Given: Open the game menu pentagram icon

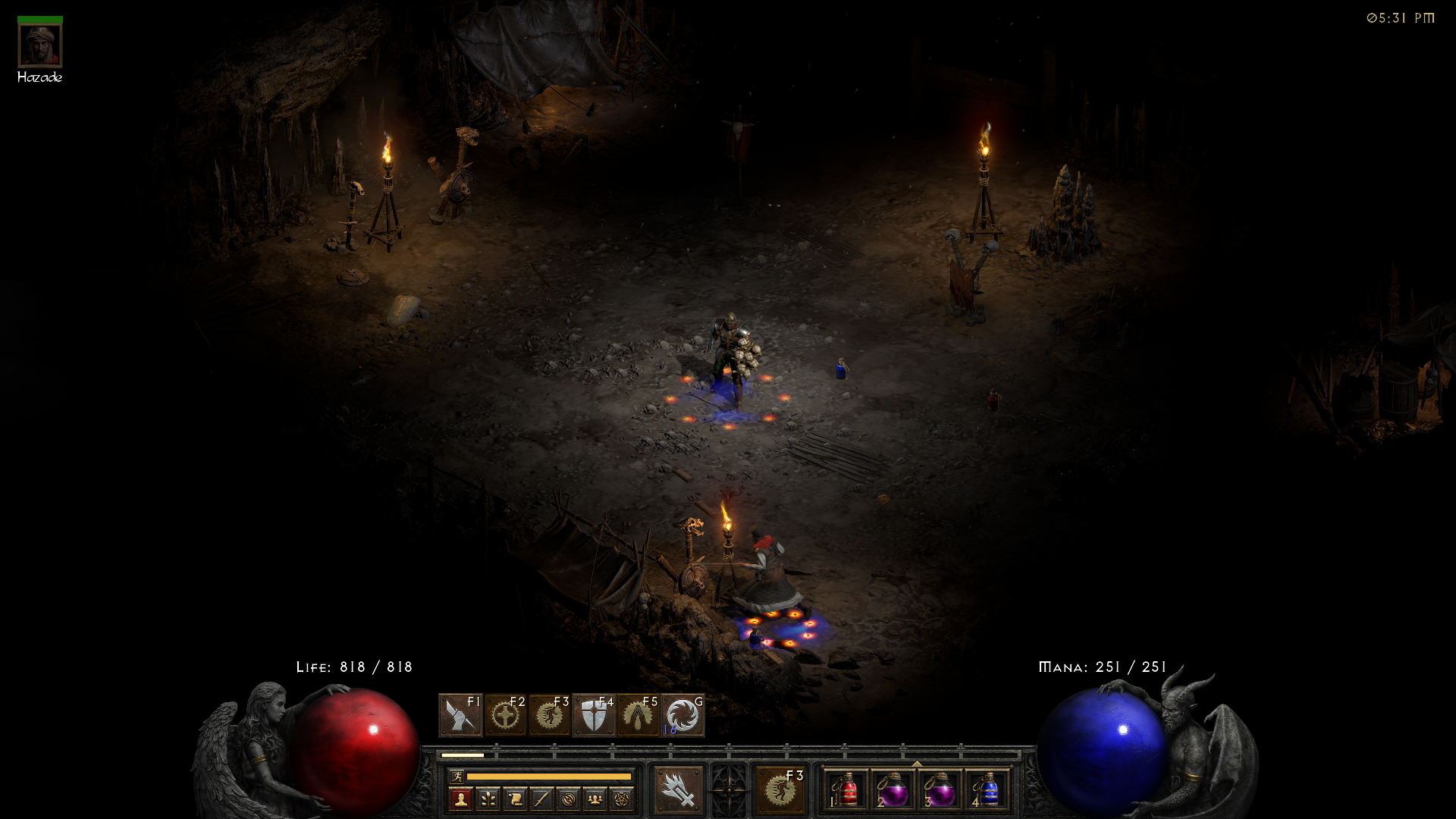Looking at the screenshot, I should click(x=622, y=800).
